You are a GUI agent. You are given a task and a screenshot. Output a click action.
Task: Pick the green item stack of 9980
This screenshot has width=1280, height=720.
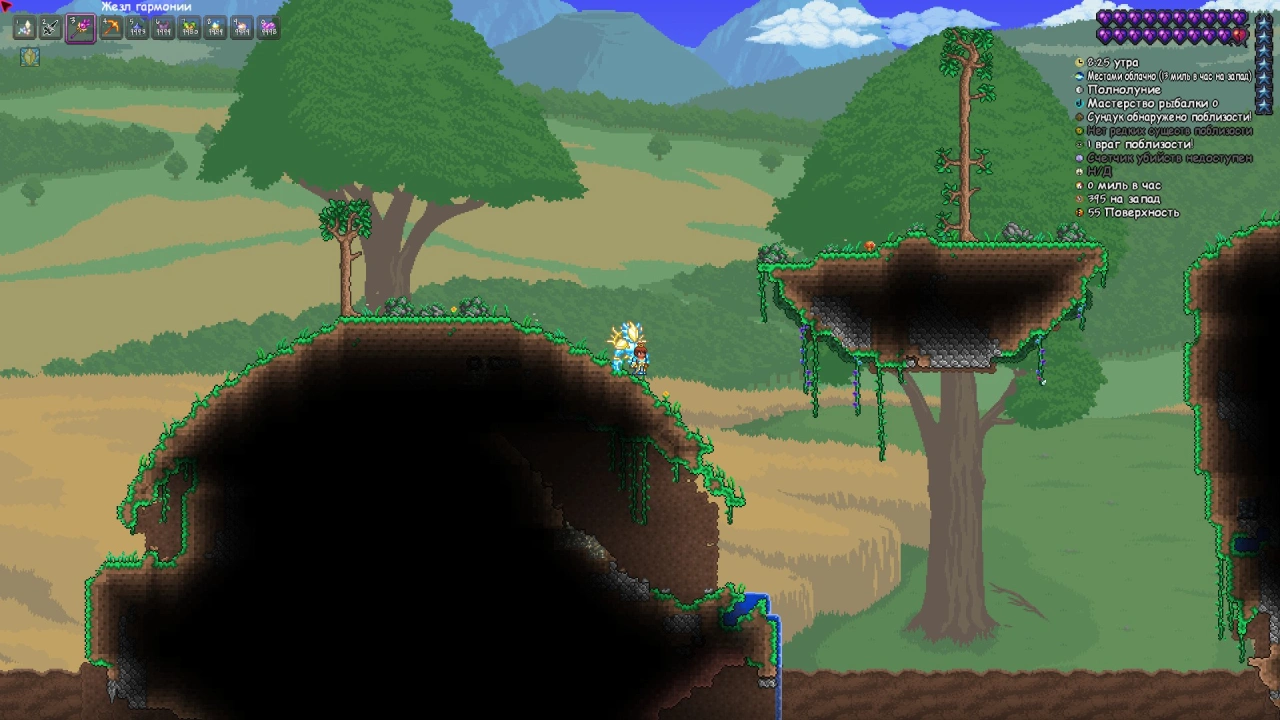click(x=189, y=29)
